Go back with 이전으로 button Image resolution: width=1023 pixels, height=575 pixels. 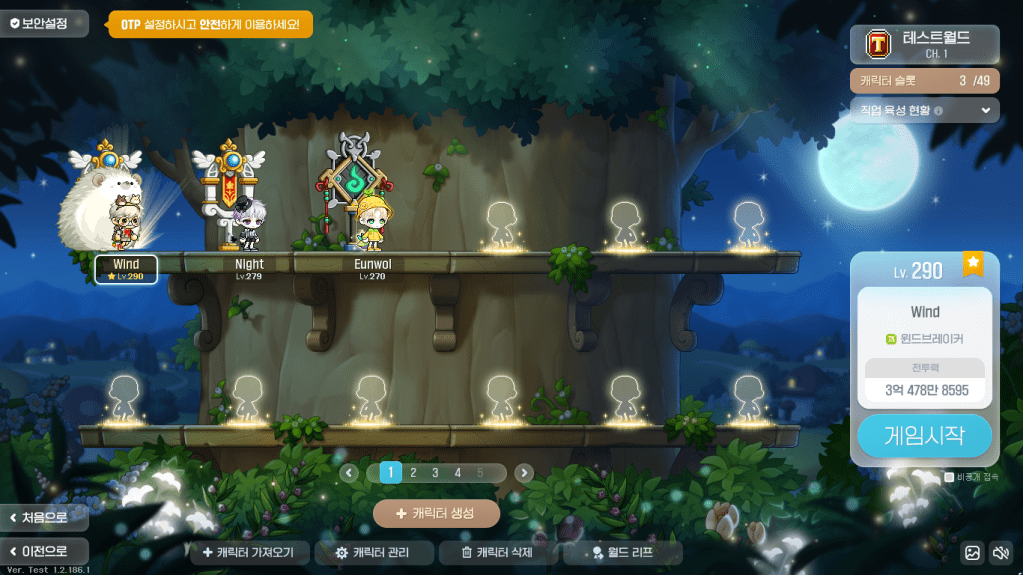(x=44, y=551)
